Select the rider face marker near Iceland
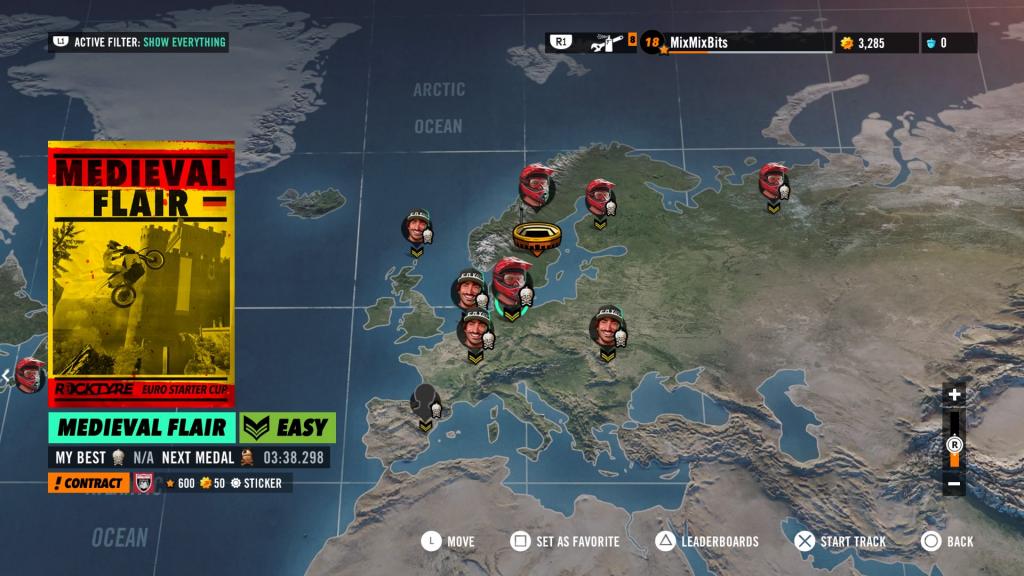The height and width of the screenshot is (576, 1024). [x=417, y=227]
